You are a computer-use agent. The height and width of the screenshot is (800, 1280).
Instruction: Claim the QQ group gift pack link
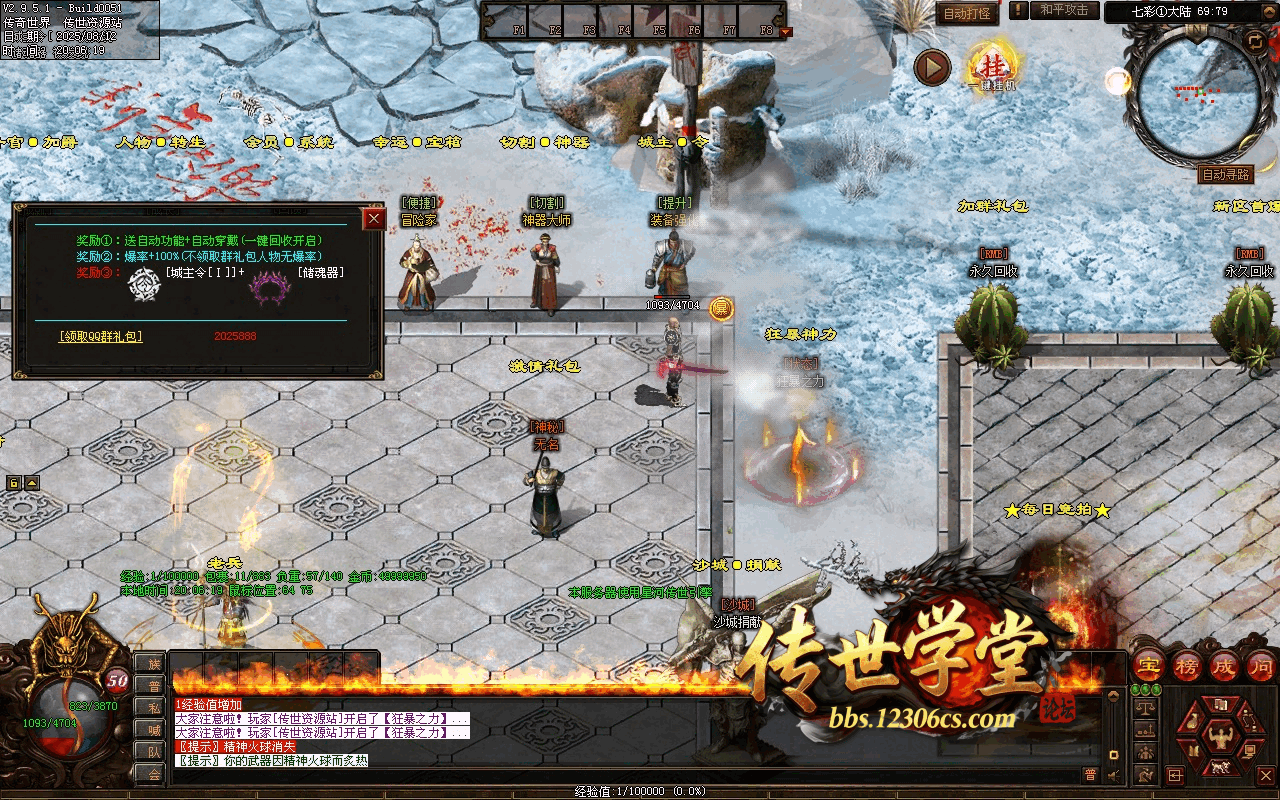coord(100,337)
